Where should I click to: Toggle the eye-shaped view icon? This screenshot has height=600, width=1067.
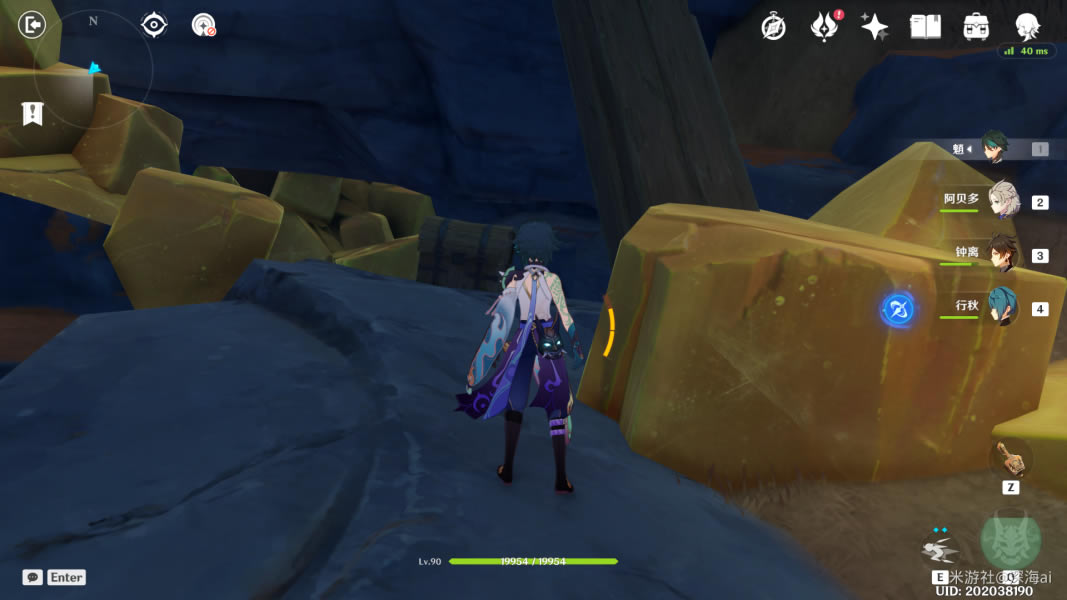154,25
